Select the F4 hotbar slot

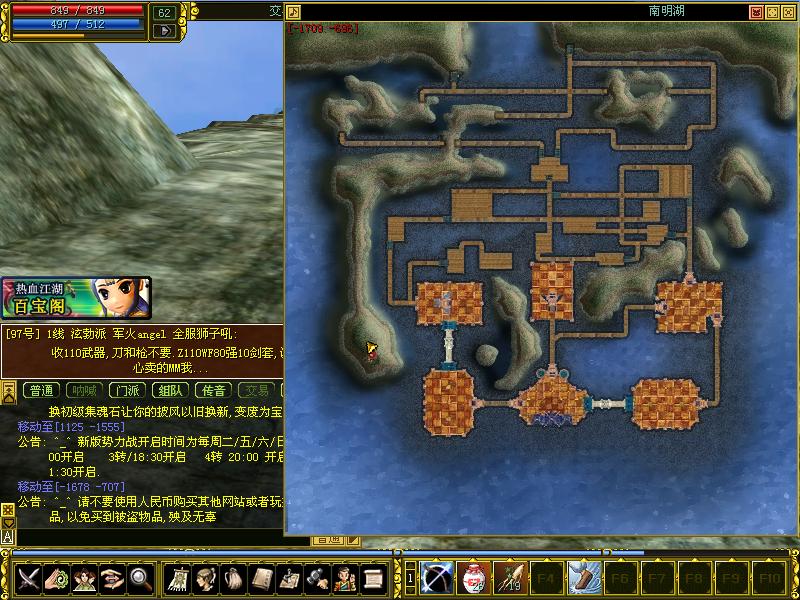pyautogui.click(x=546, y=578)
